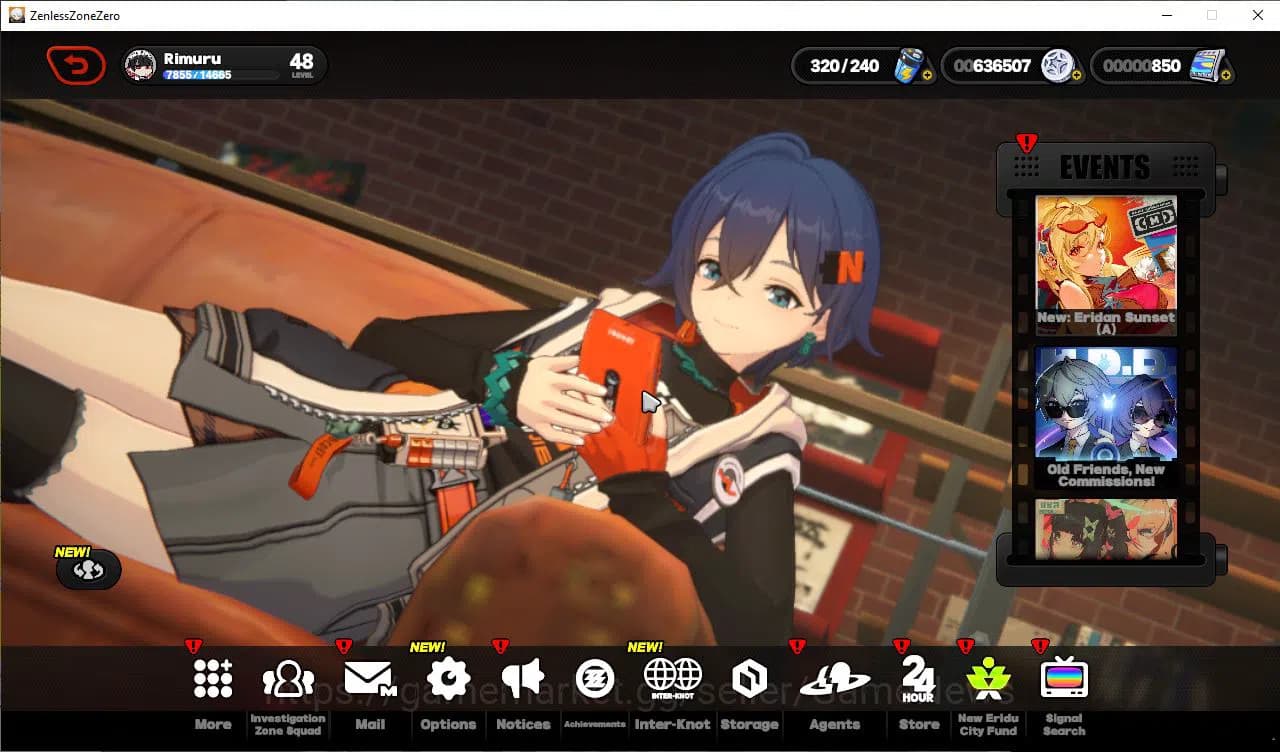Open the Investigation Zone Squad menu
Image resolution: width=1280 pixels, height=752 pixels.
click(x=287, y=678)
